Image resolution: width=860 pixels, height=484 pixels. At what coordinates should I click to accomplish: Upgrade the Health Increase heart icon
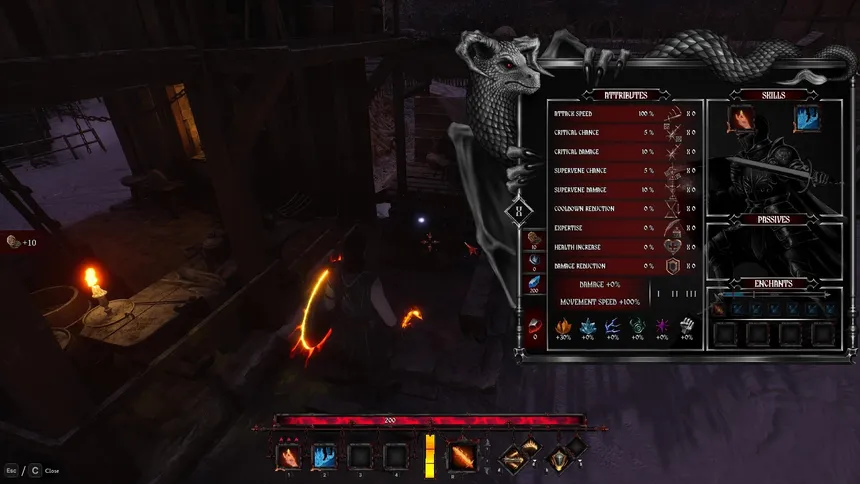672,247
